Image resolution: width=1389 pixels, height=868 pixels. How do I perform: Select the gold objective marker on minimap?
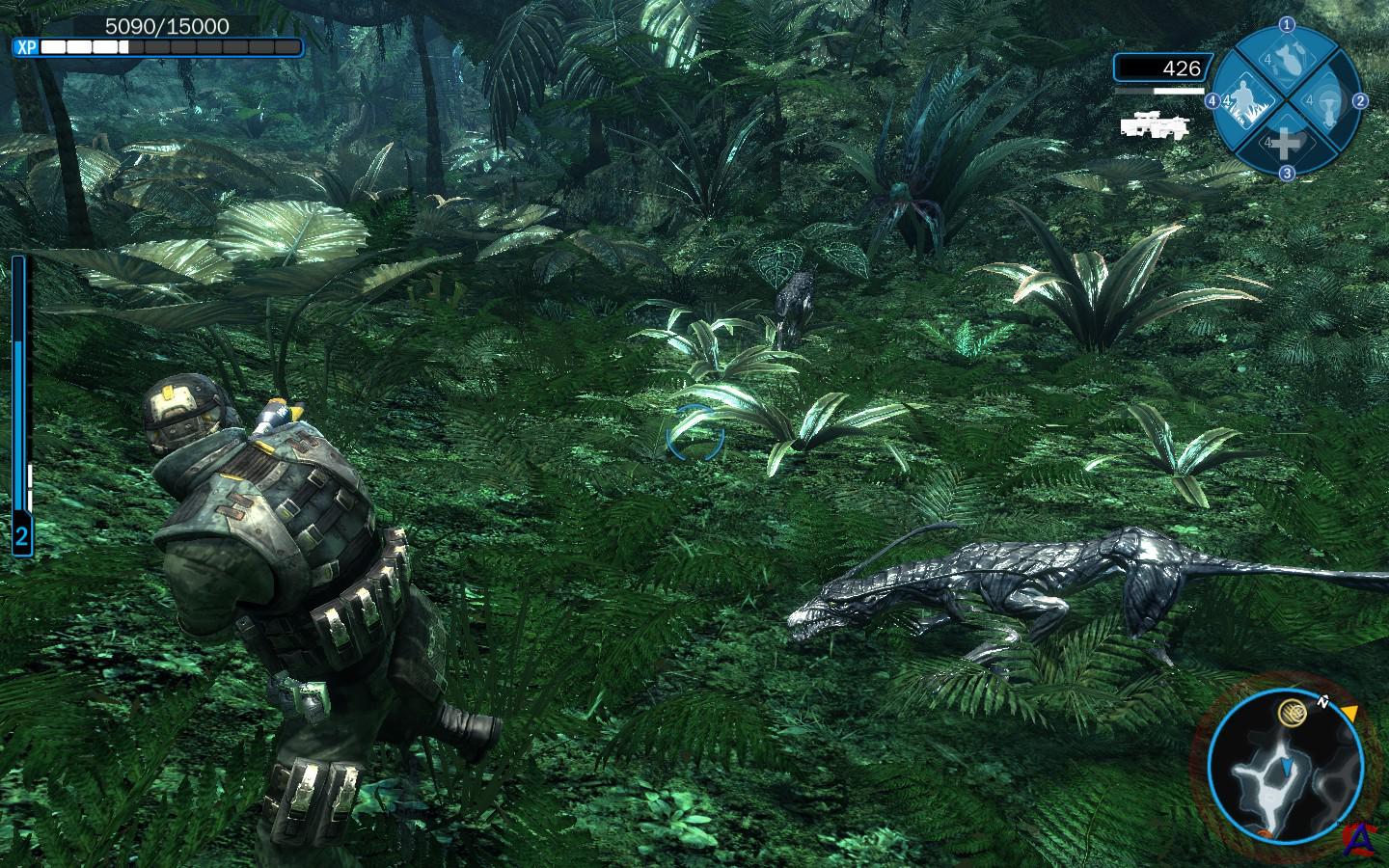(1290, 714)
